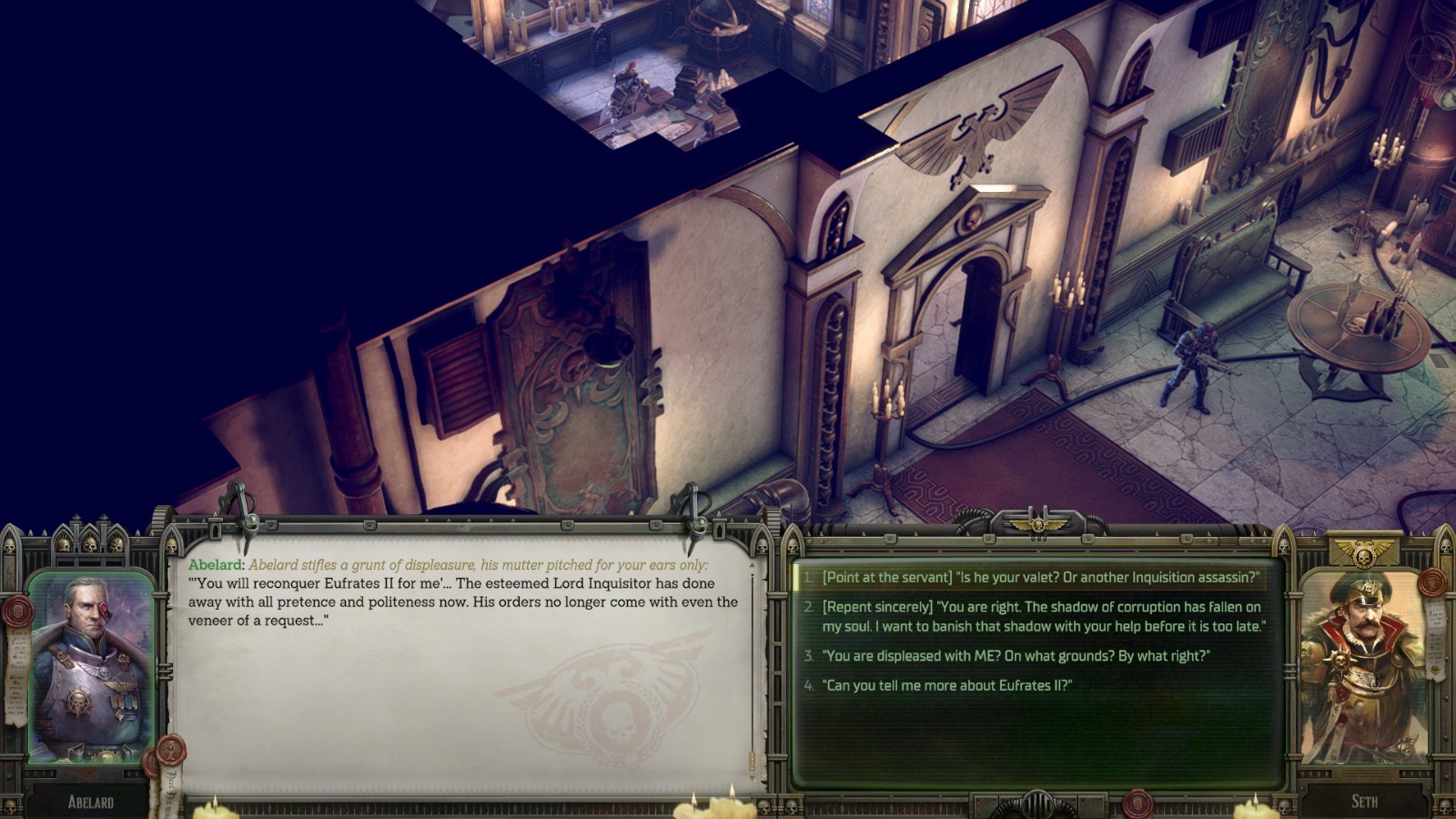Click the red wax seal on the bottom bar

pyautogui.click(x=1137, y=805)
